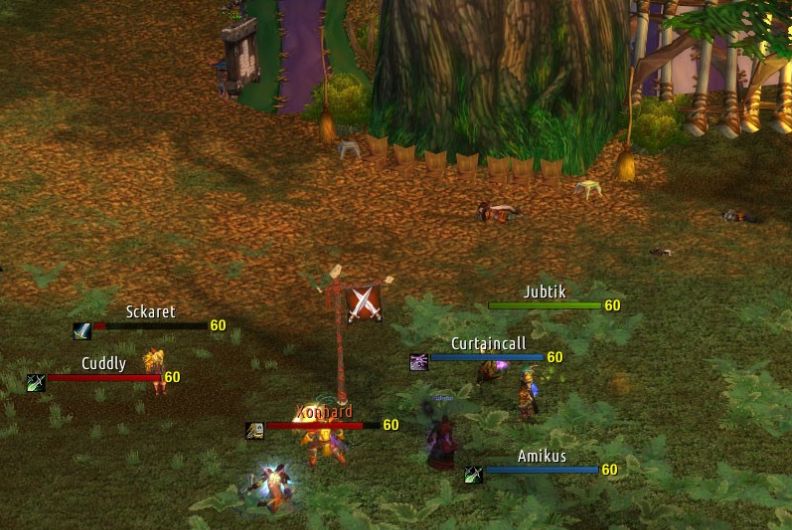Target Sckaret's nameplate
The image size is (792, 530).
pos(150,326)
